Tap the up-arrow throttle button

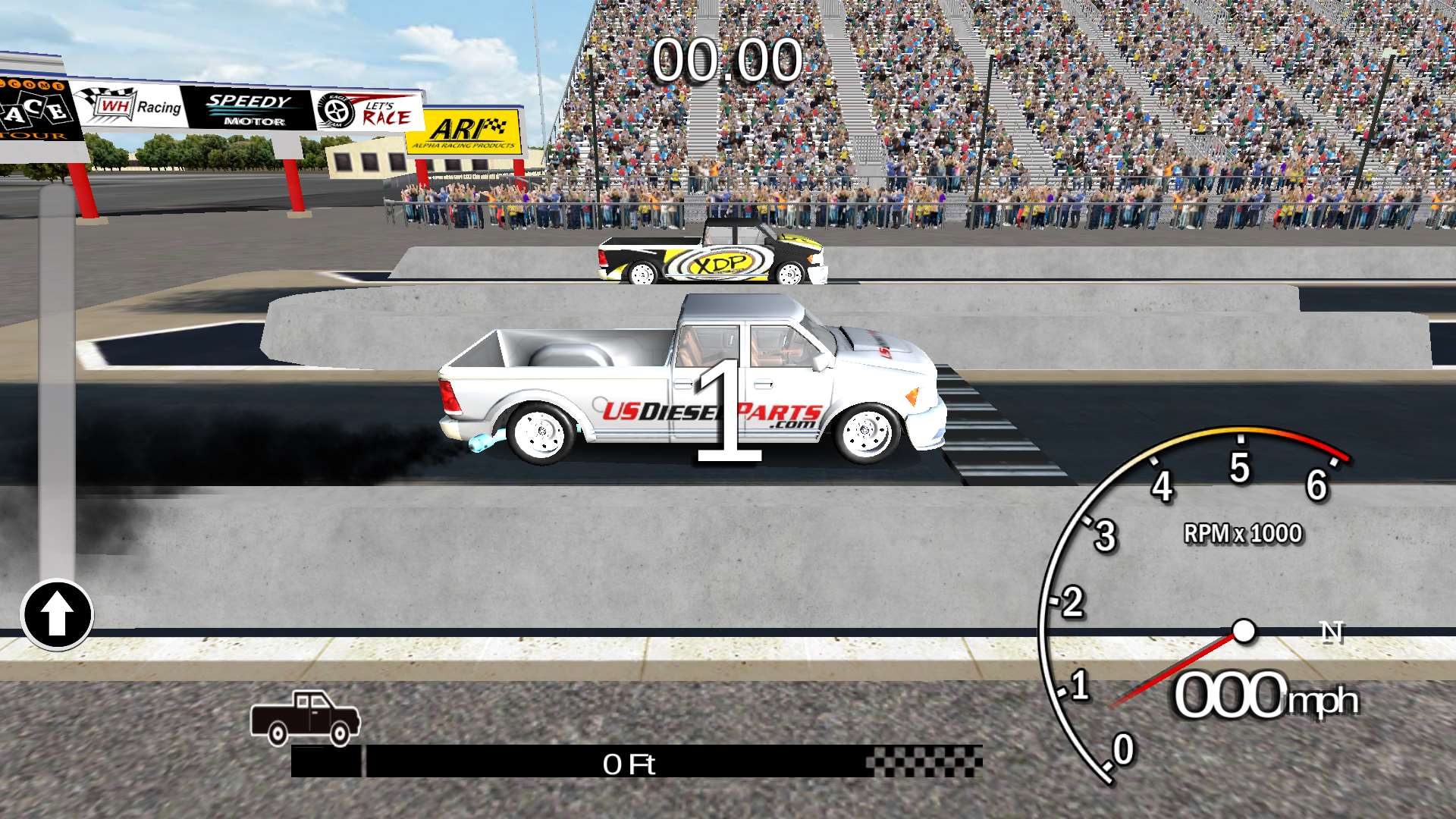pyautogui.click(x=57, y=614)
